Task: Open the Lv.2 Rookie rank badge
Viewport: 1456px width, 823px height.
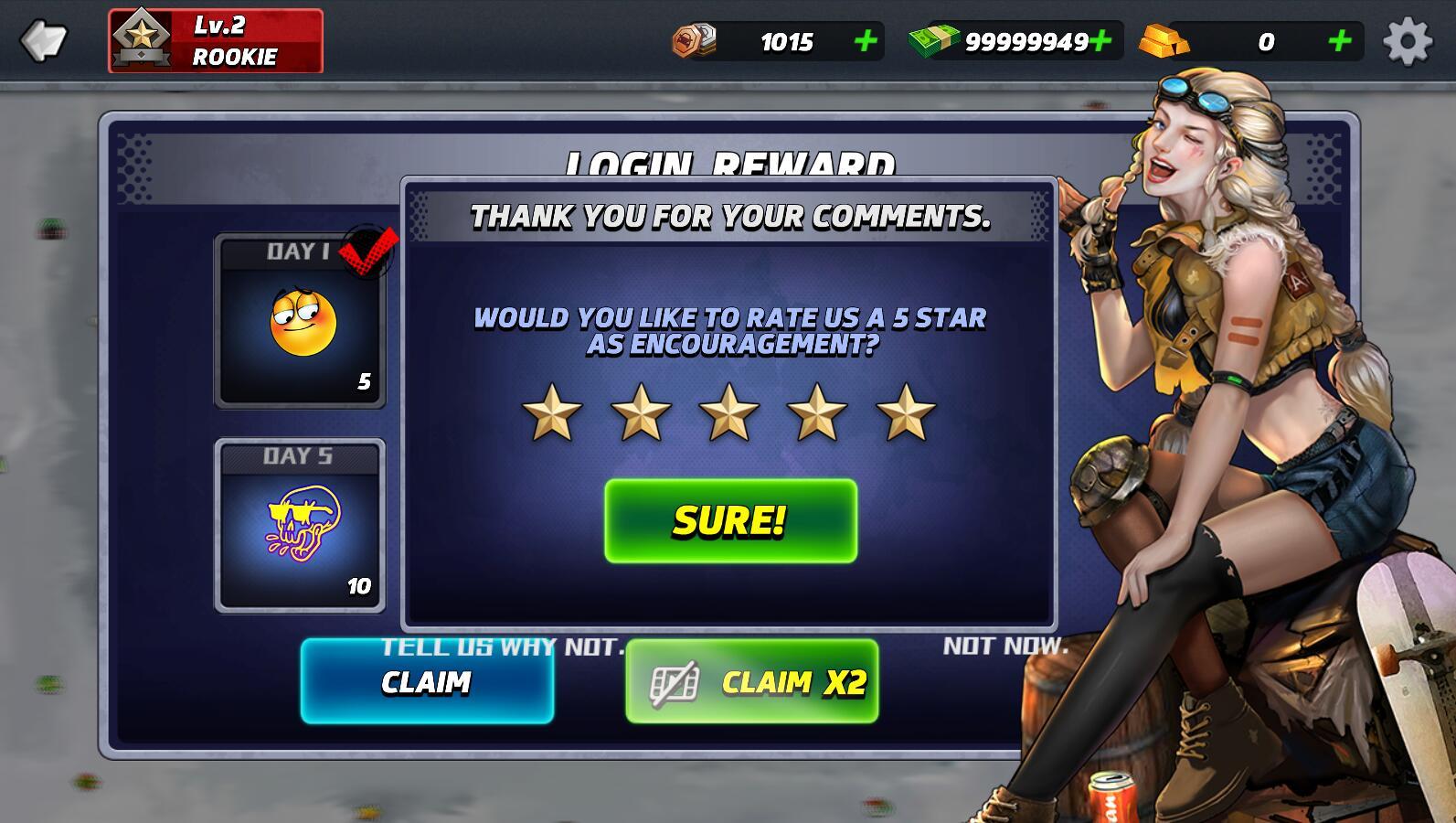Action: [x=216, y=41]
